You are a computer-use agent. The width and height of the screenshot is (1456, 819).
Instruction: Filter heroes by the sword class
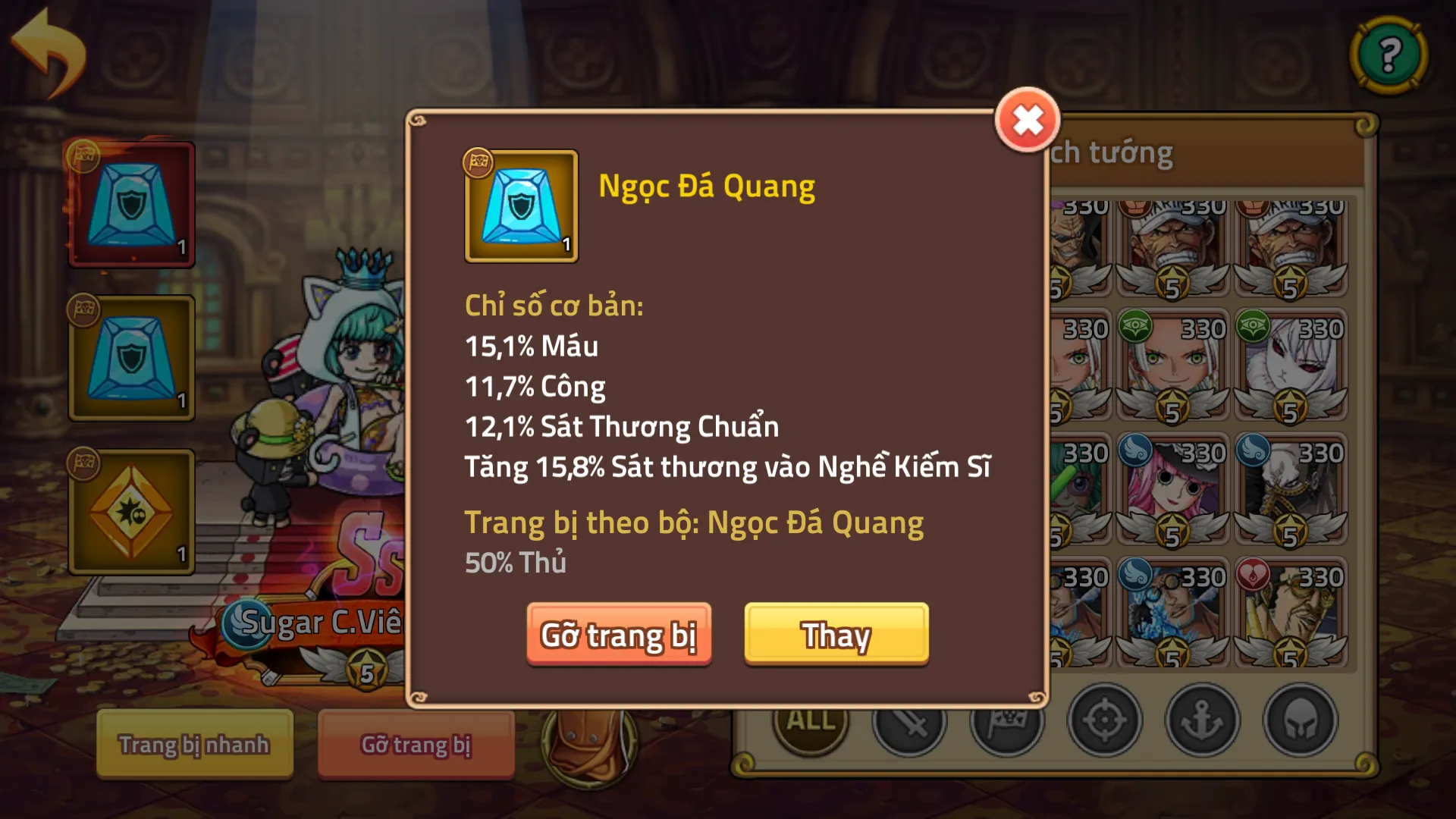(x=909, y=720)
